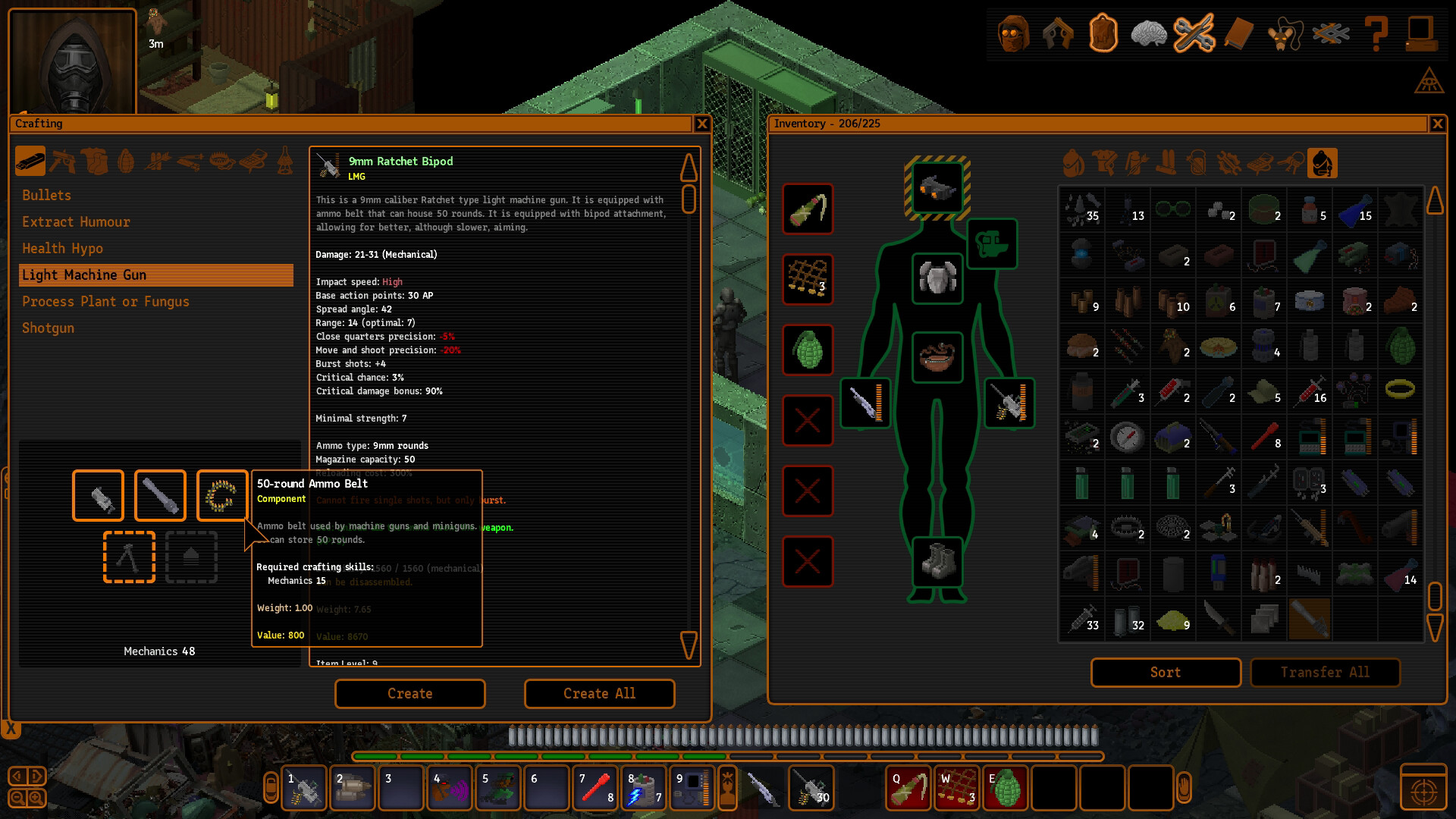Open the psionics screen via brain icon

click(x=1150, y=33)
